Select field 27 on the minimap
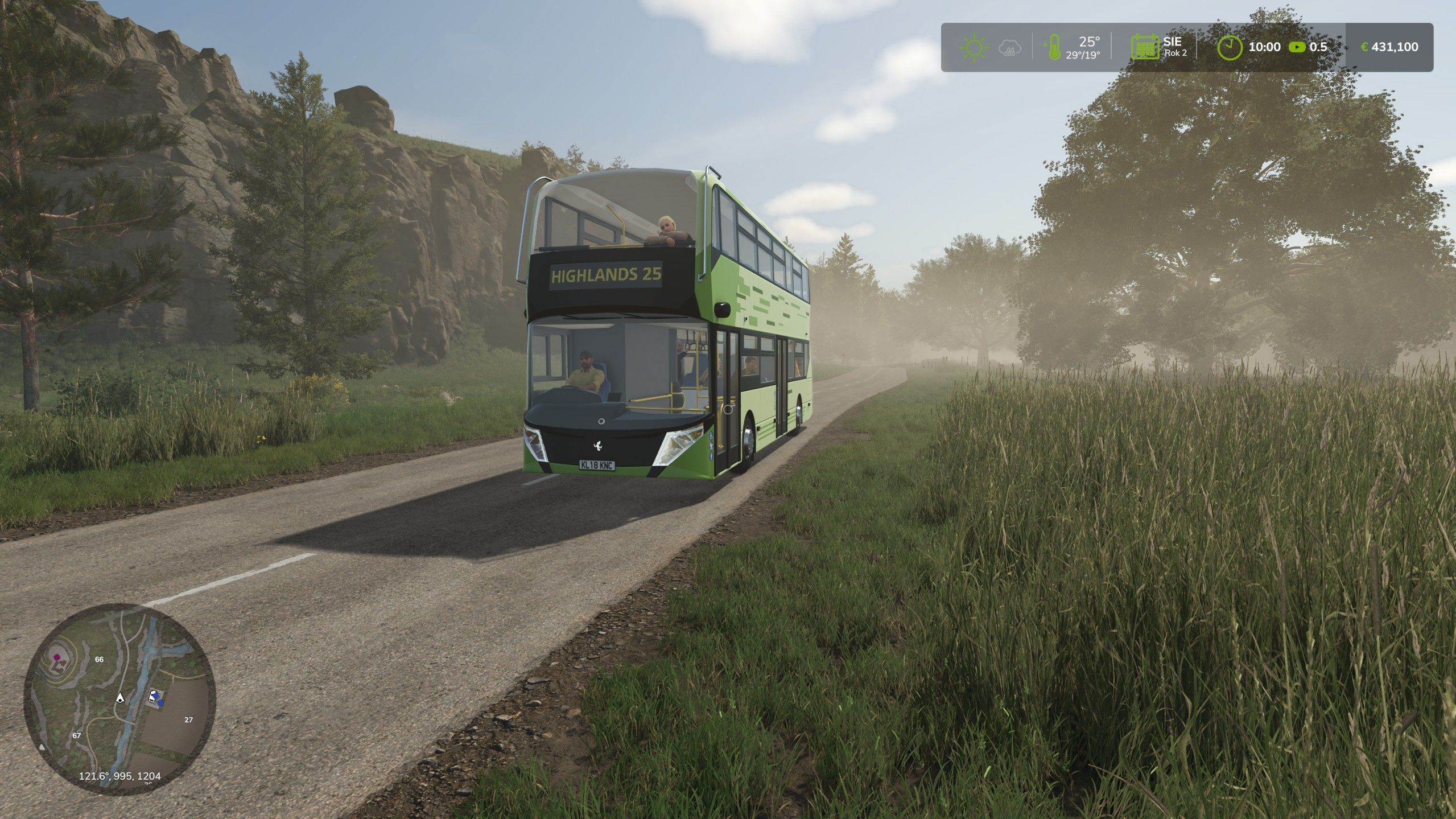The height and width of the screenshot is (819, 1456). pos(189,719)
